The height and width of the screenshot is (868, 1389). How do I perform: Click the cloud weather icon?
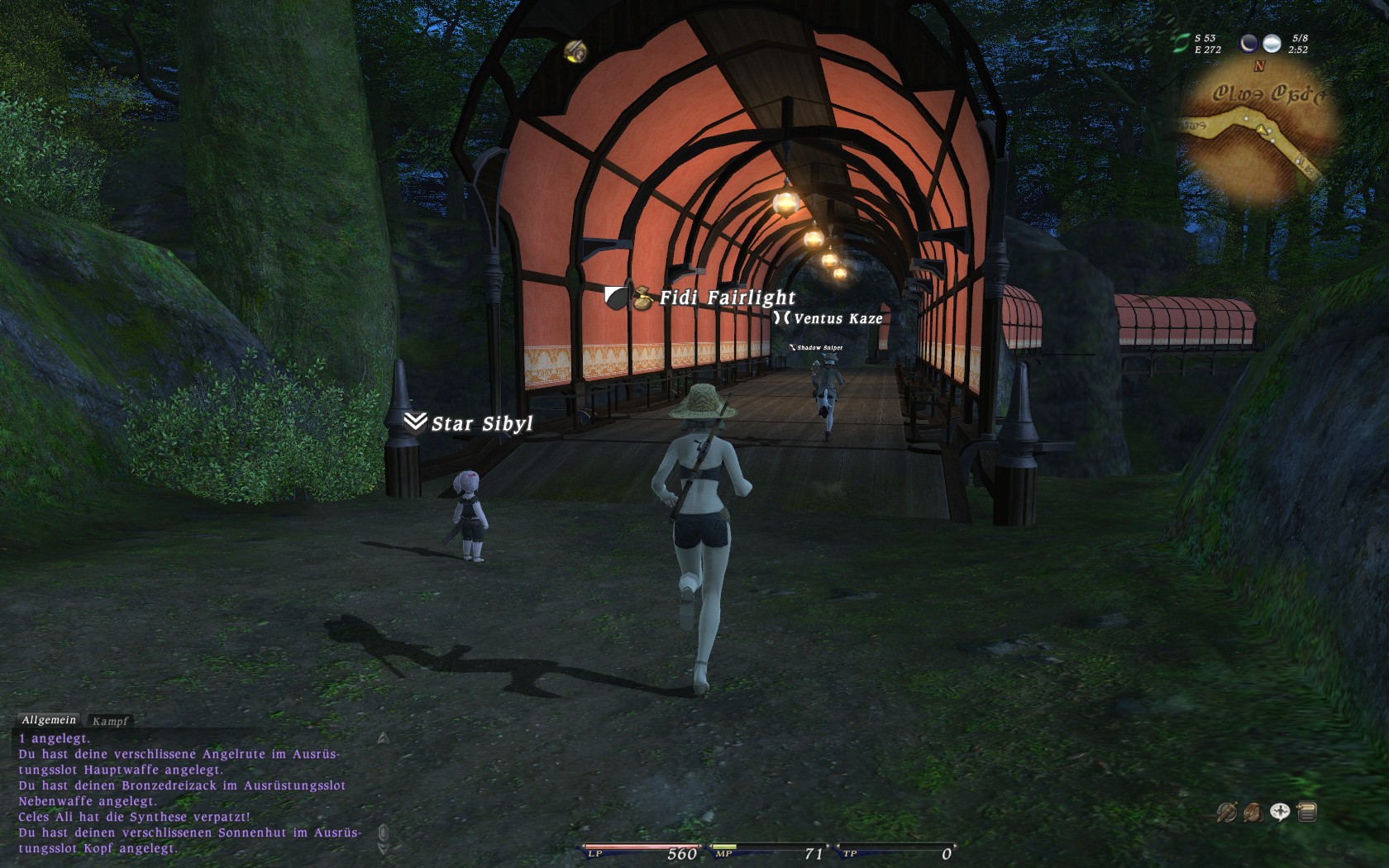(1272, 43)
